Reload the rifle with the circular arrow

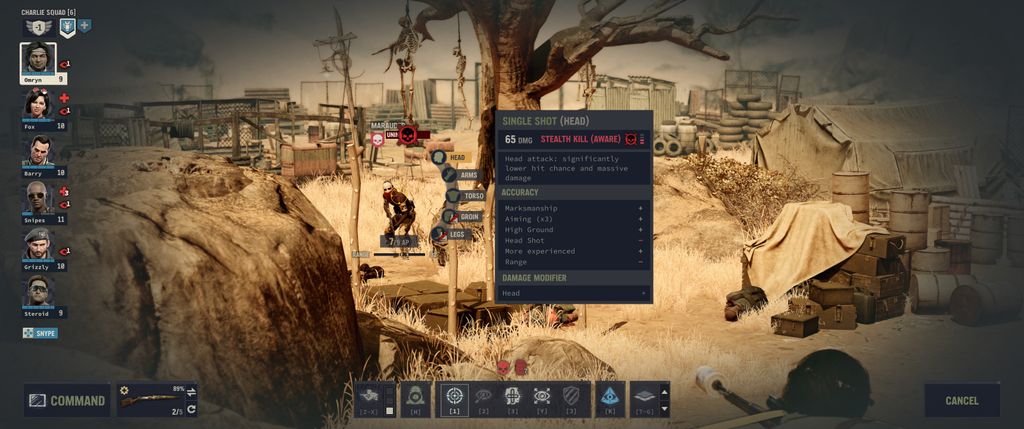click(x=191, y=409)
